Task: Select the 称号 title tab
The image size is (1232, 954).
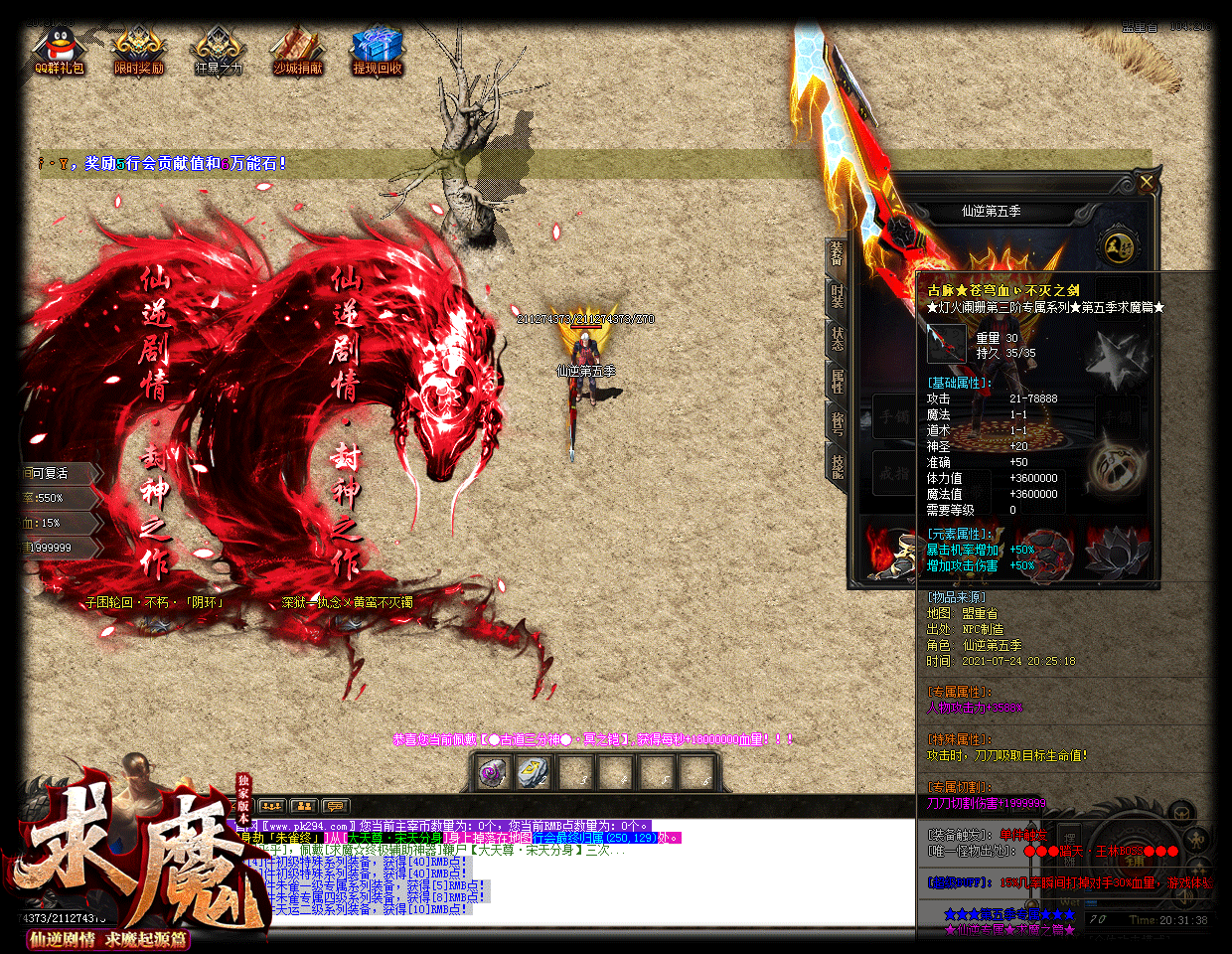Action: (837, 423)
